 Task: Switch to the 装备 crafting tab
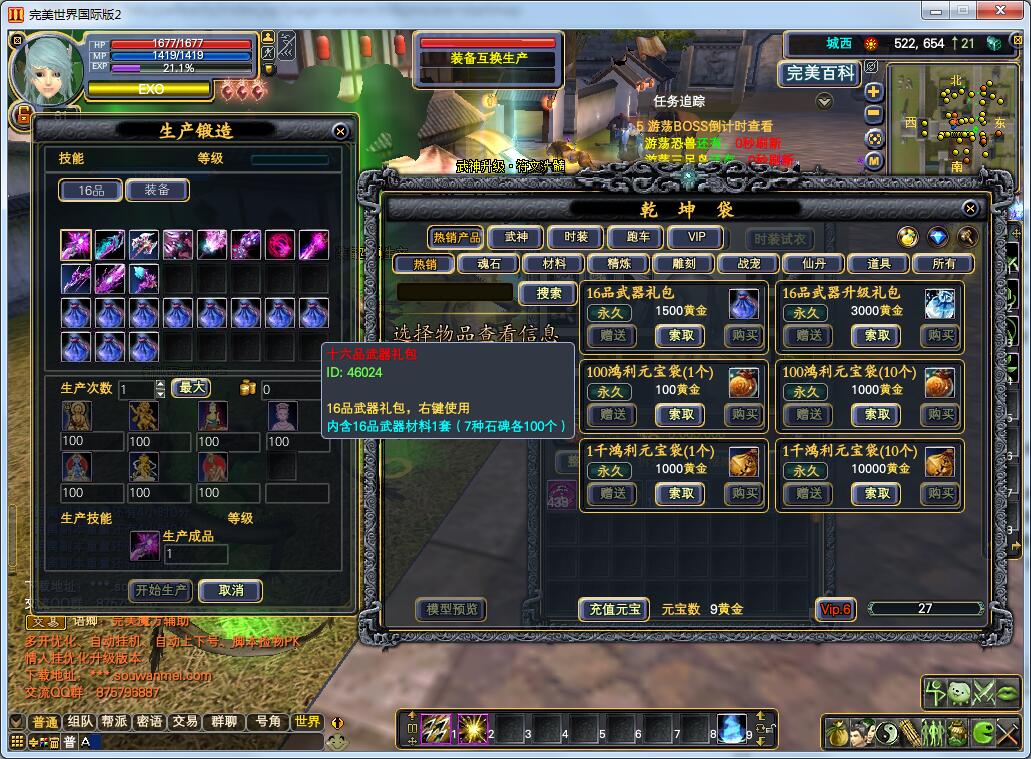pos(157,190)
